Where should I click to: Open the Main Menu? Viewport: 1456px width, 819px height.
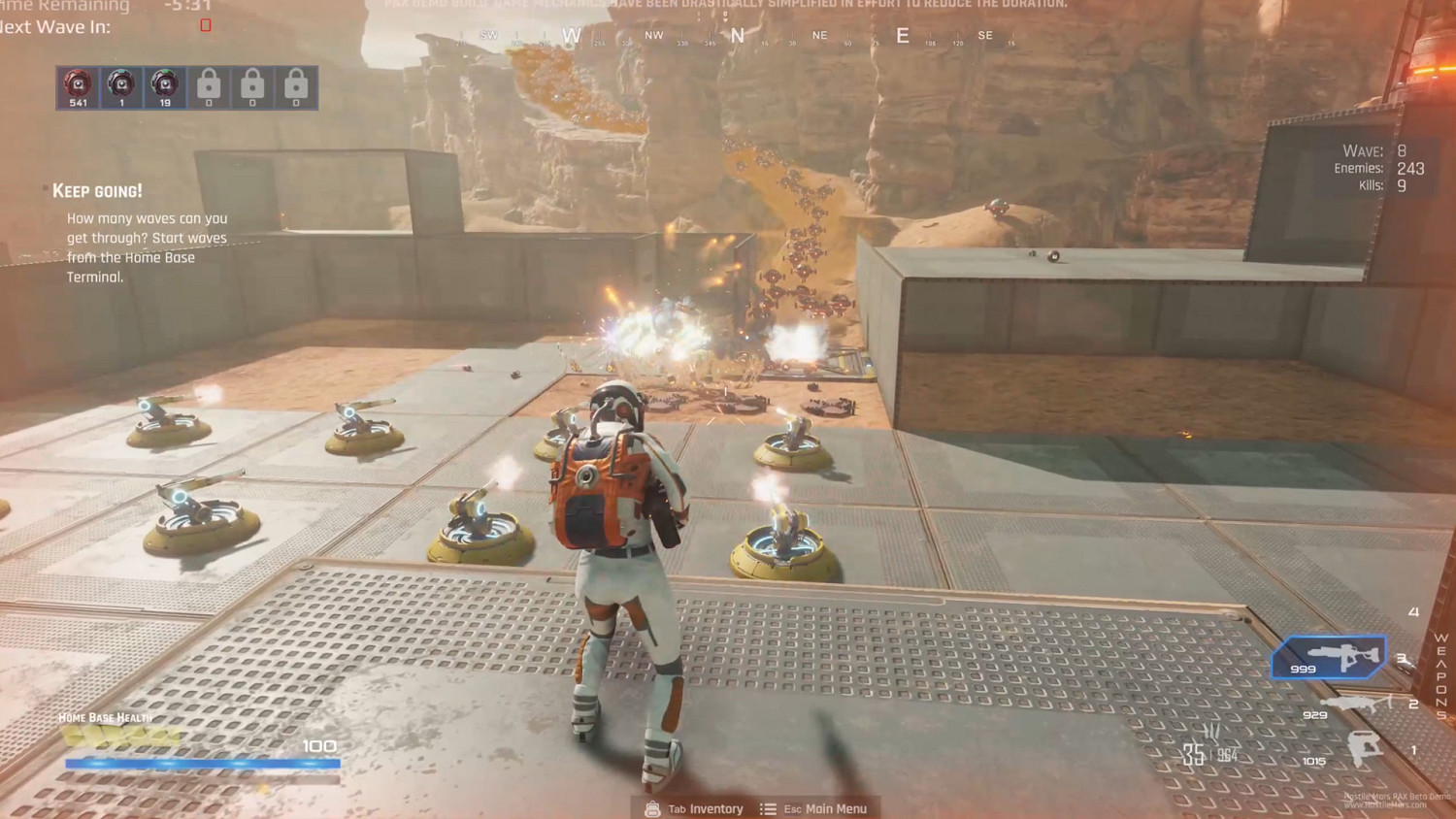coord(827,808)
